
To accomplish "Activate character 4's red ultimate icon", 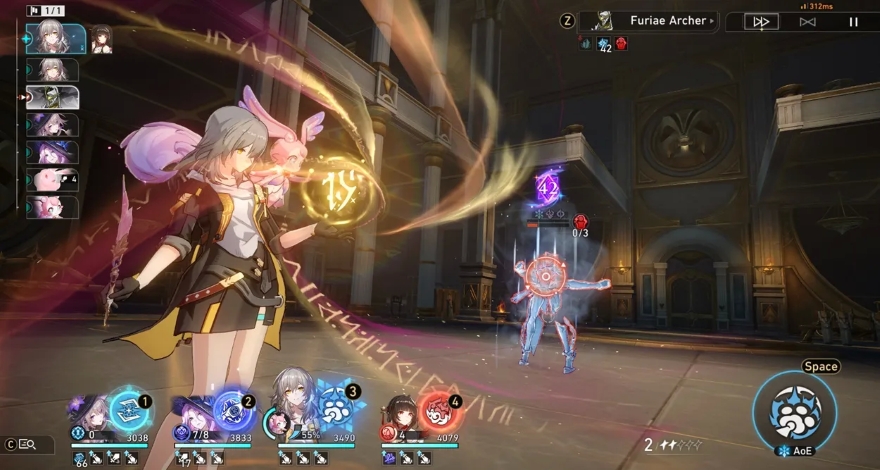I will pos(437,411).
